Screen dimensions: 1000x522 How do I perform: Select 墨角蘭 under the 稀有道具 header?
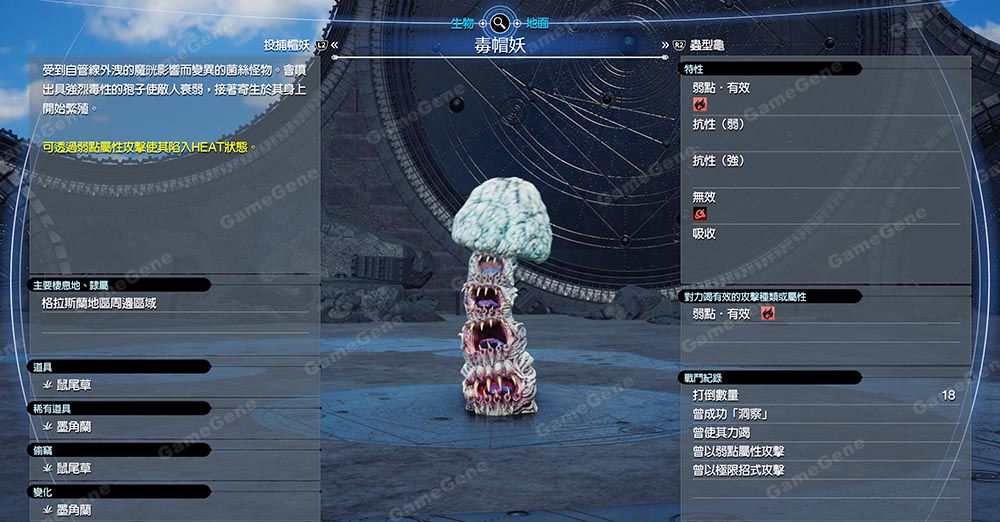coord(74,427)
